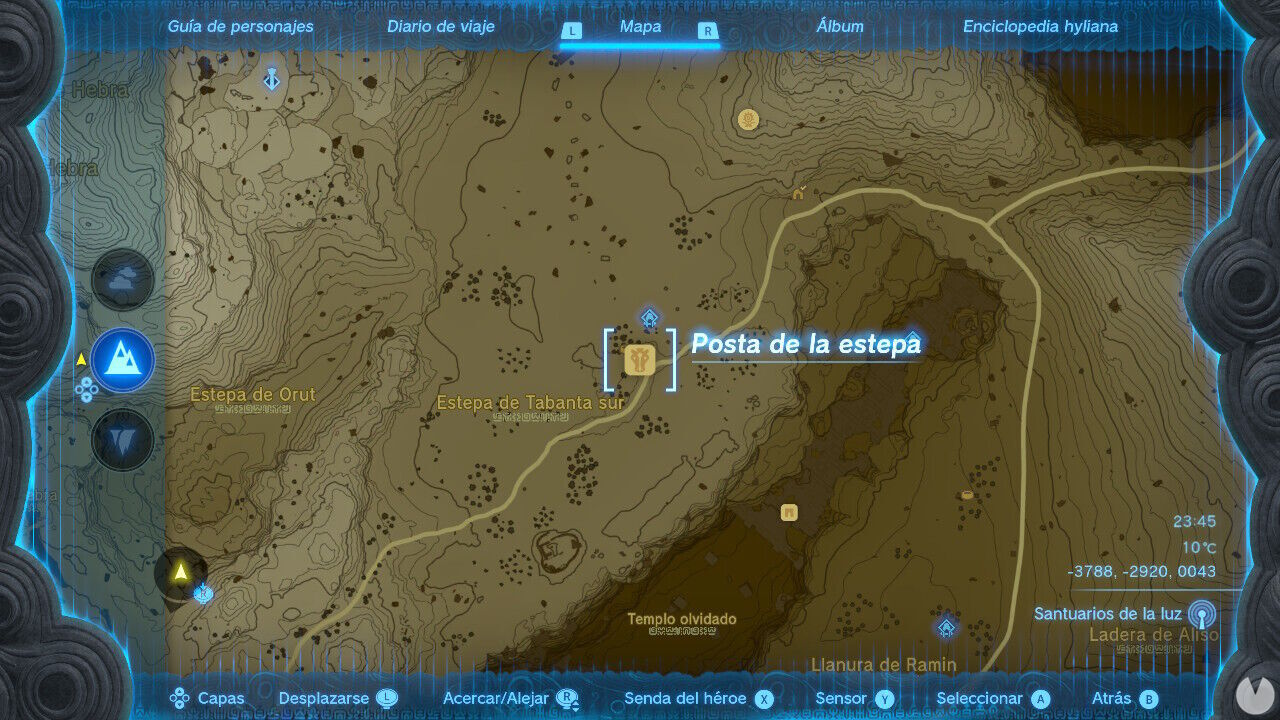Click the Posta de la estepa stable icon
Screen dimensions: 1280x720
pos(640,360)
